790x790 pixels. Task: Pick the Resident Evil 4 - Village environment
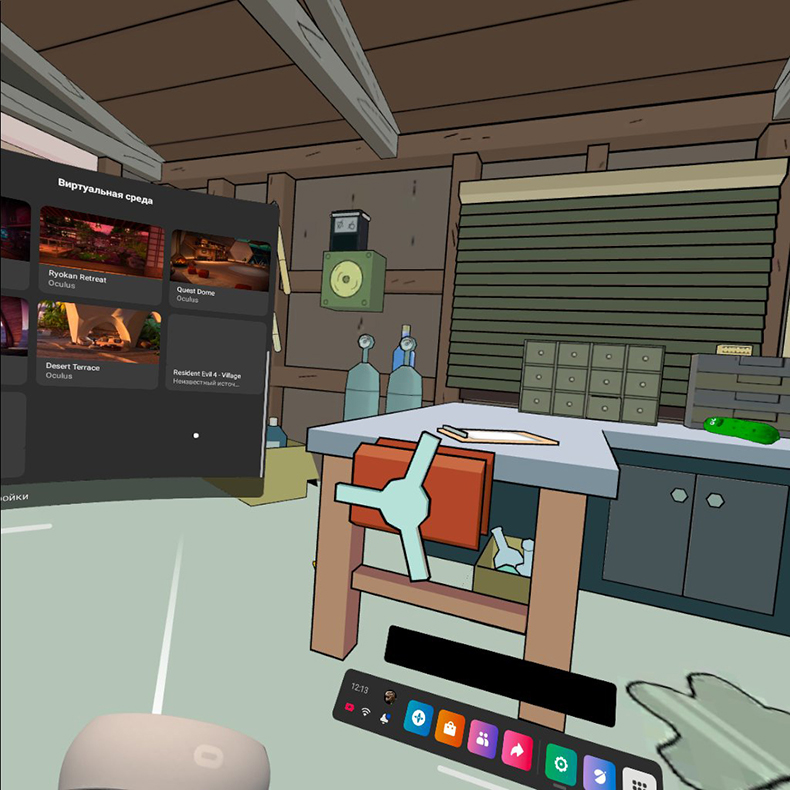pyautogui.click(x=217, y=353)
